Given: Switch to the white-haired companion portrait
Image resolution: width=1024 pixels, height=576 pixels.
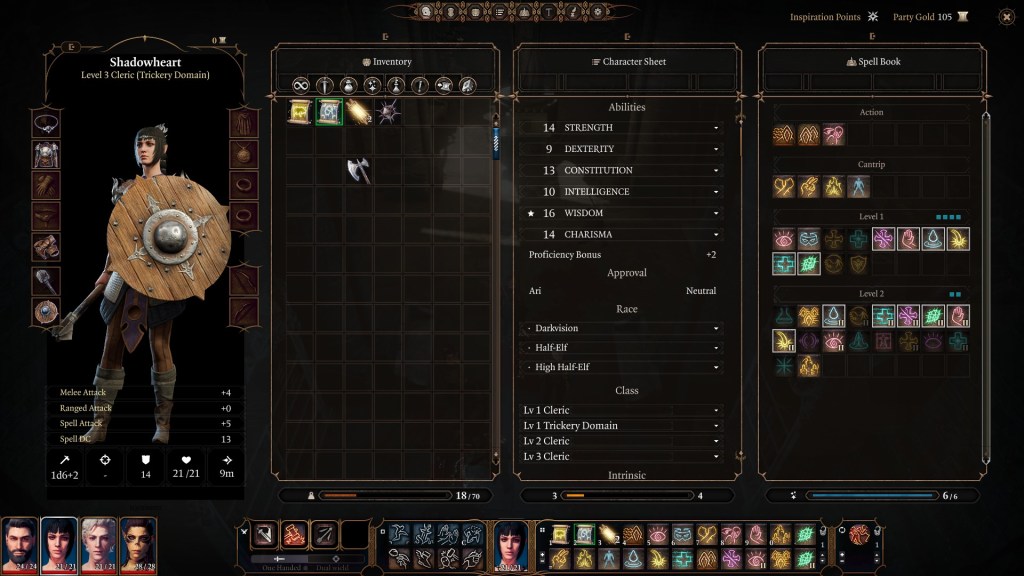Looking at the screenshot, I should [x=98, y=541].
